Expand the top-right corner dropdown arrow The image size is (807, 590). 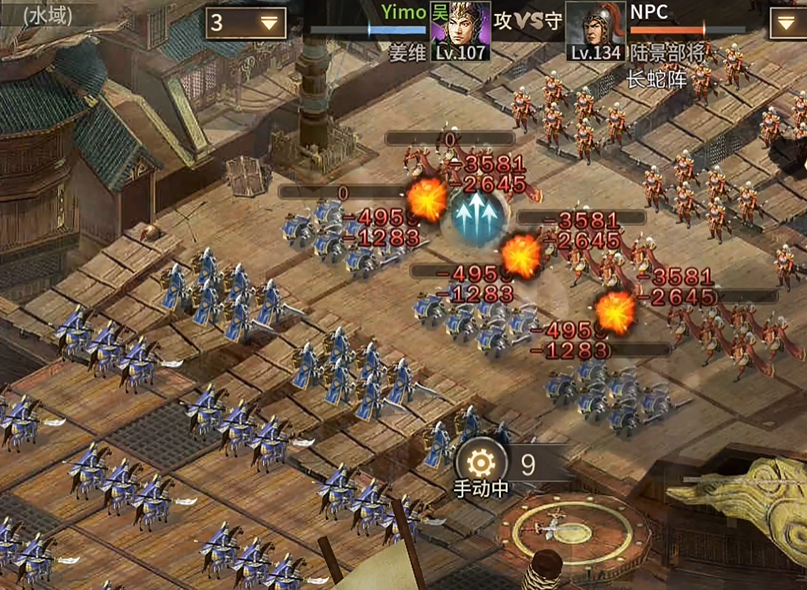tap(788, 23)
